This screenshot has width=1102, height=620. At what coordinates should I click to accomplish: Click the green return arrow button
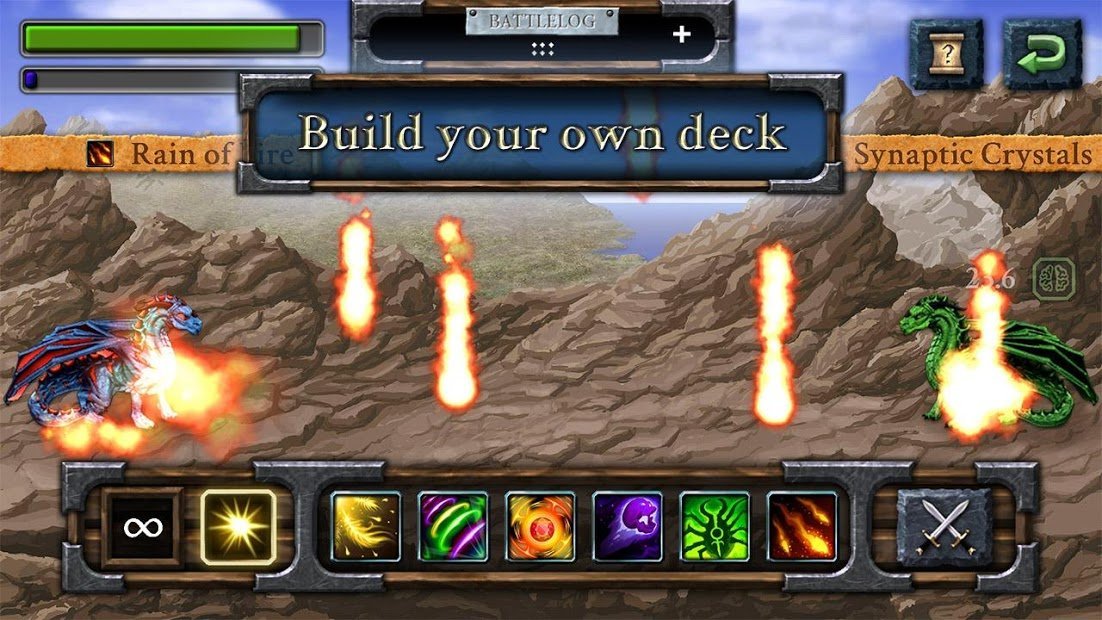1042,54
